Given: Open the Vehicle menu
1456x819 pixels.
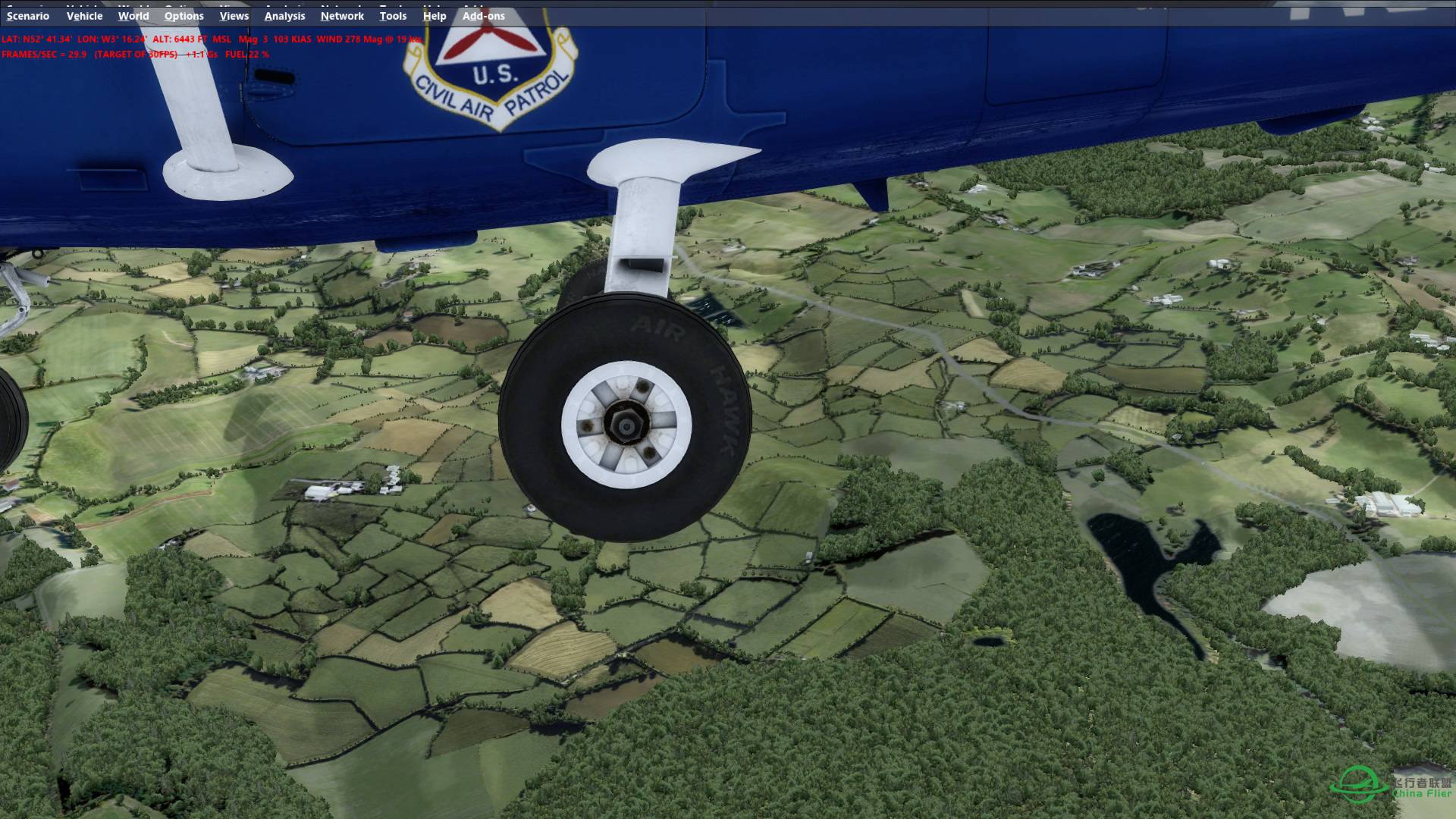Looking at the screenshot, I should tap(84, 15).
